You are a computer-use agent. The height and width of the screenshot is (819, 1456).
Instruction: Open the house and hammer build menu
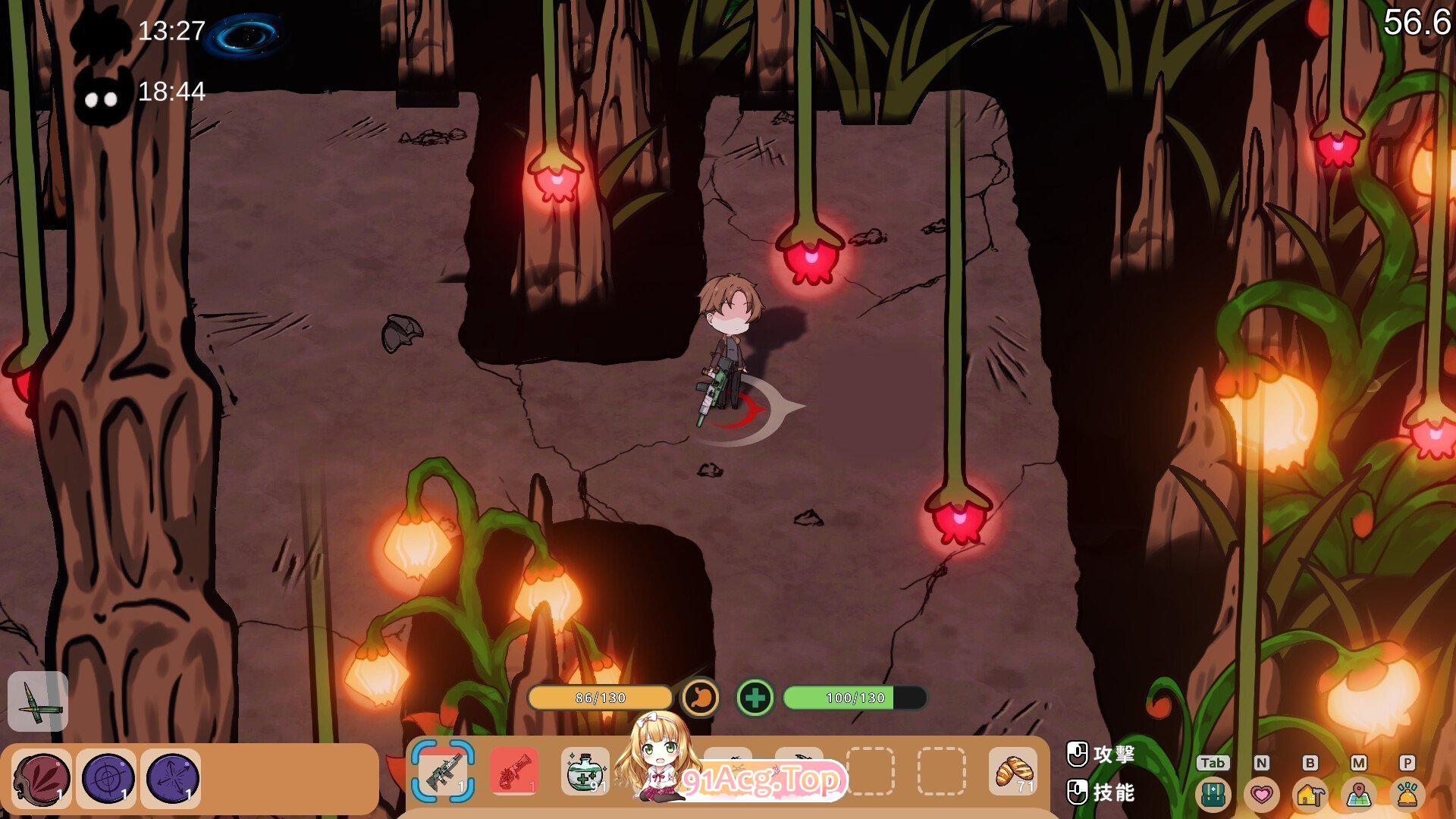[1310, 794]
